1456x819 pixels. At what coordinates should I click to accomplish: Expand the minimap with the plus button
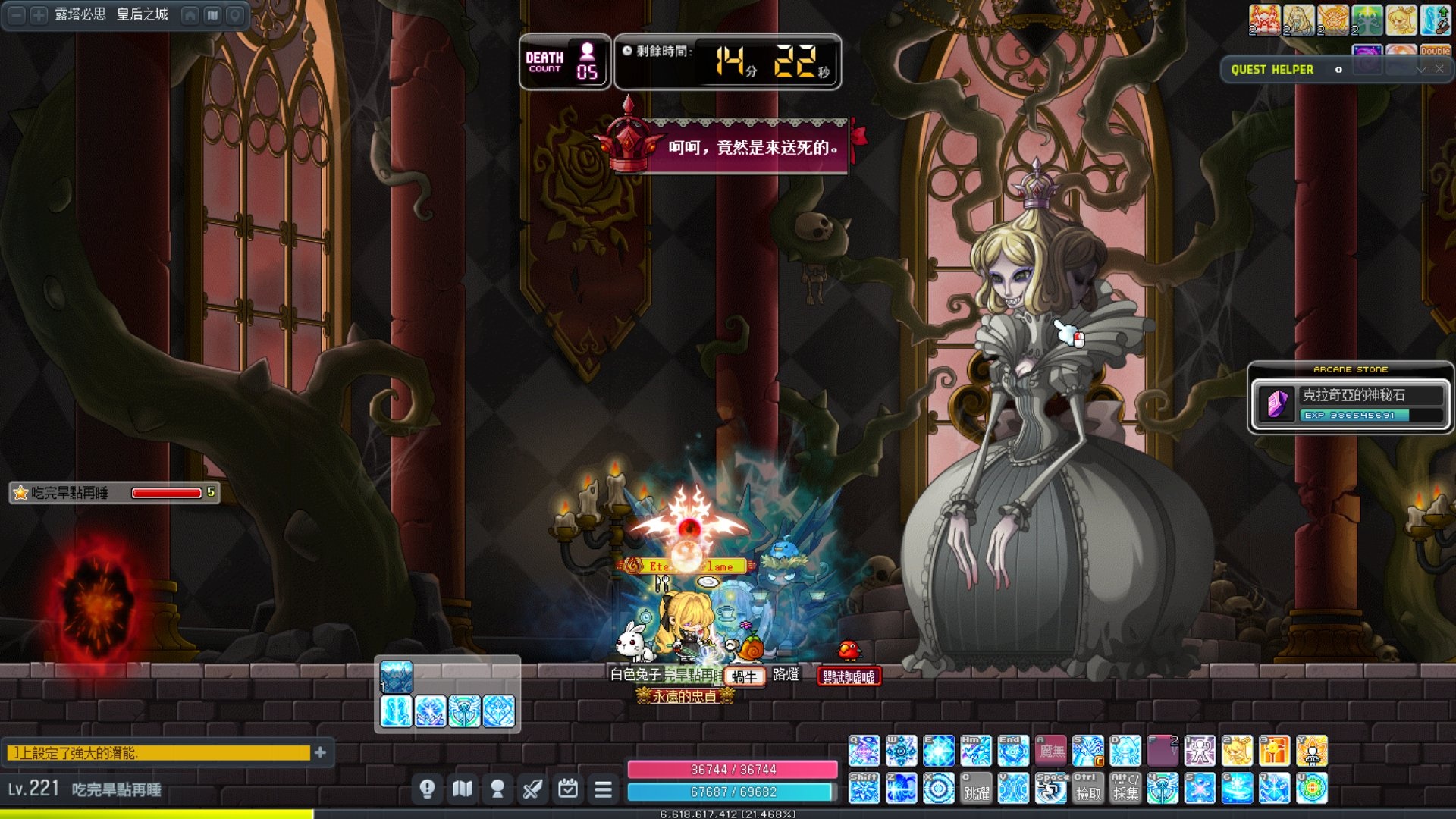pyautogui.click(x=39, y=15)
